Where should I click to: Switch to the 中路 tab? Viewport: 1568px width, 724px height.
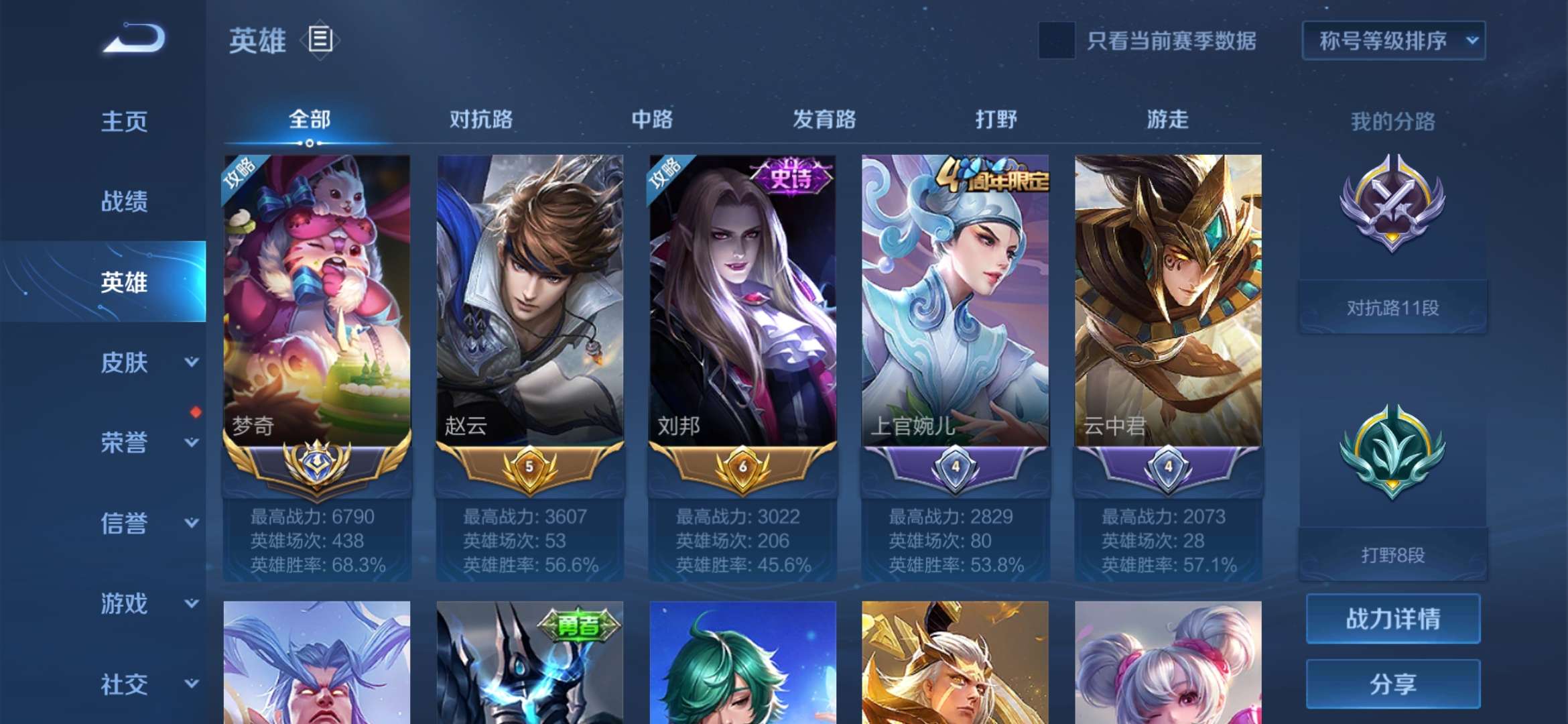[x=651, y=119]
